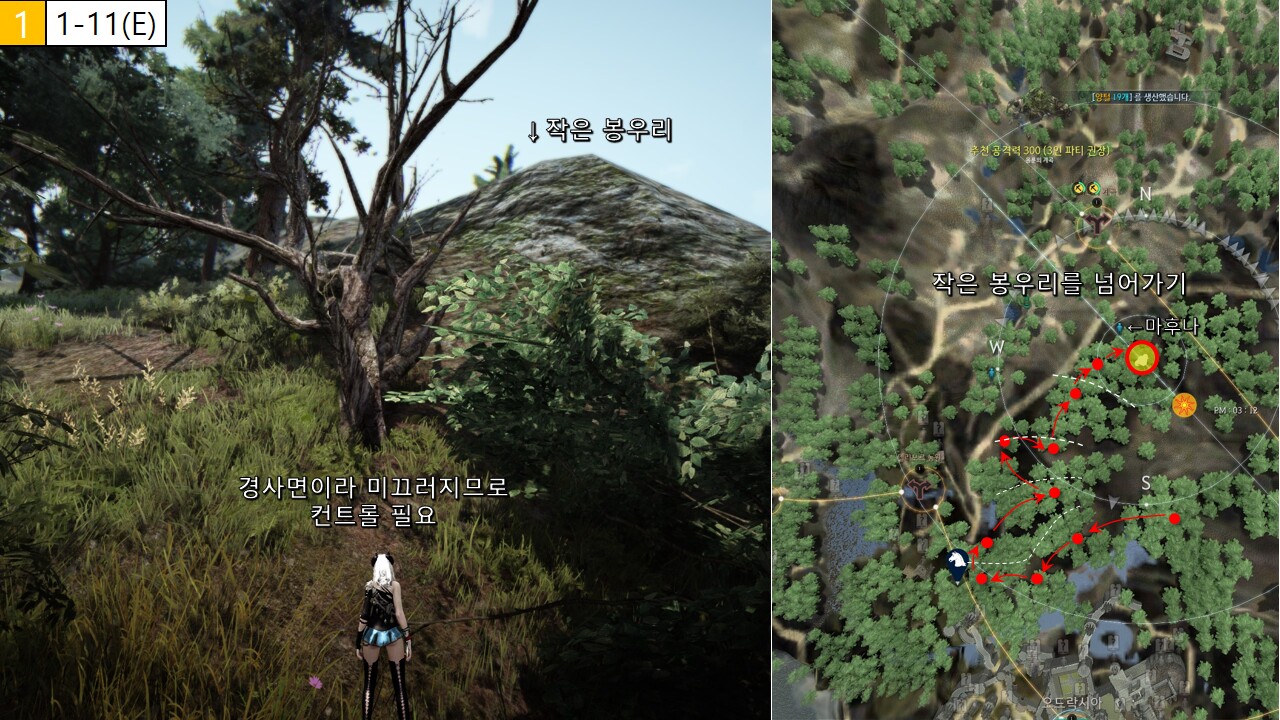The width and height of the screenshot is (1280, 720).
Task: Toggle the gray arrow marker near the S compass letter
Action: (1113, 500)
